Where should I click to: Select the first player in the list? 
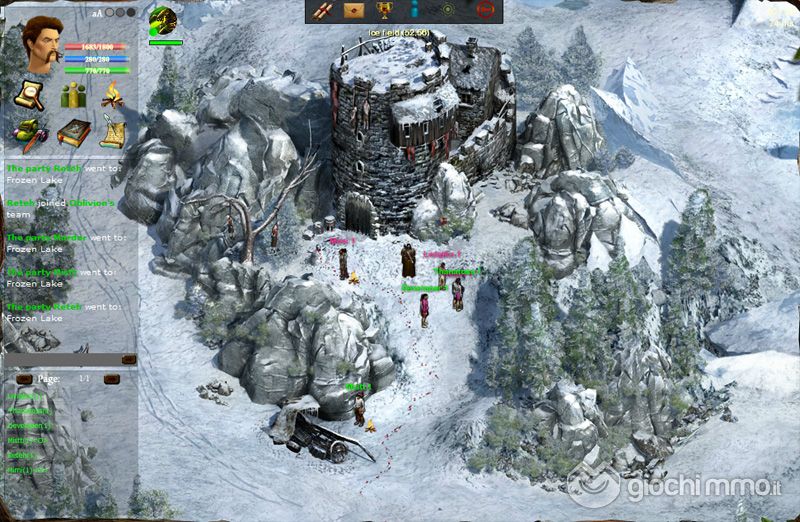pyautogui.click(x=24, y=397)
